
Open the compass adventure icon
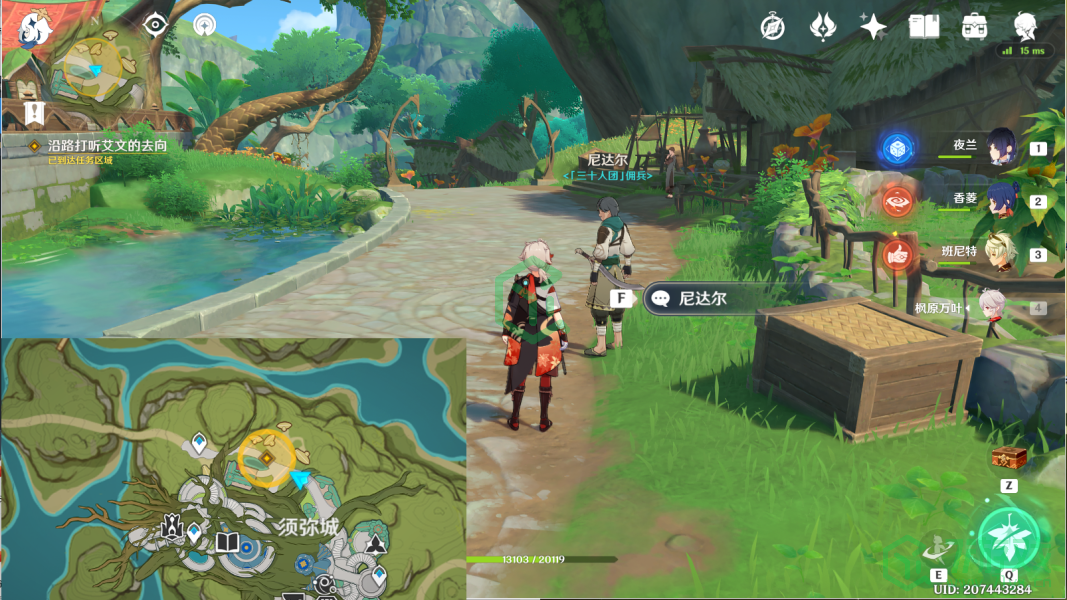pyautogui.click(x=772, y=27)
